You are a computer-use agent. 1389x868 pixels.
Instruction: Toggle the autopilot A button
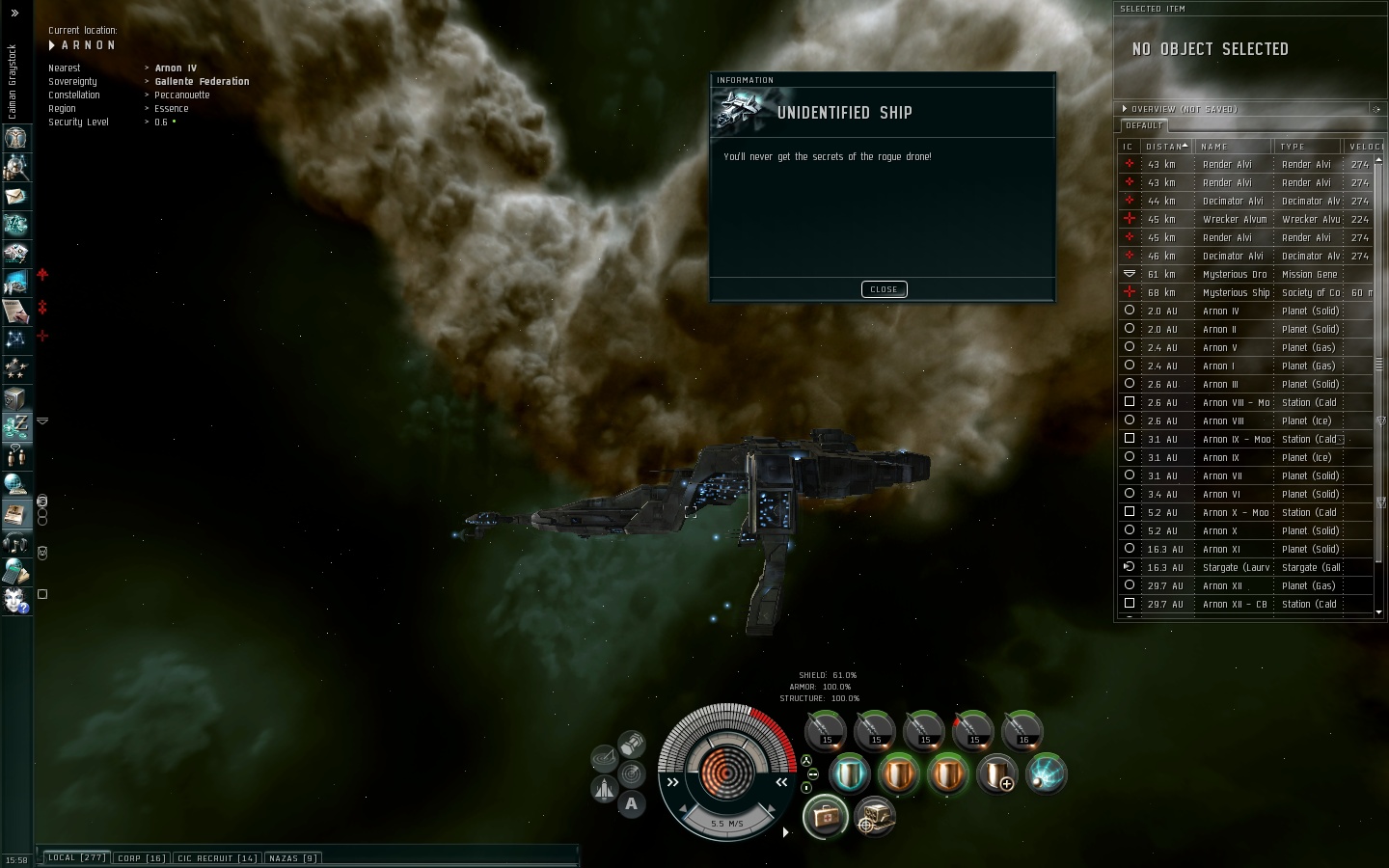tap(631, 802)
